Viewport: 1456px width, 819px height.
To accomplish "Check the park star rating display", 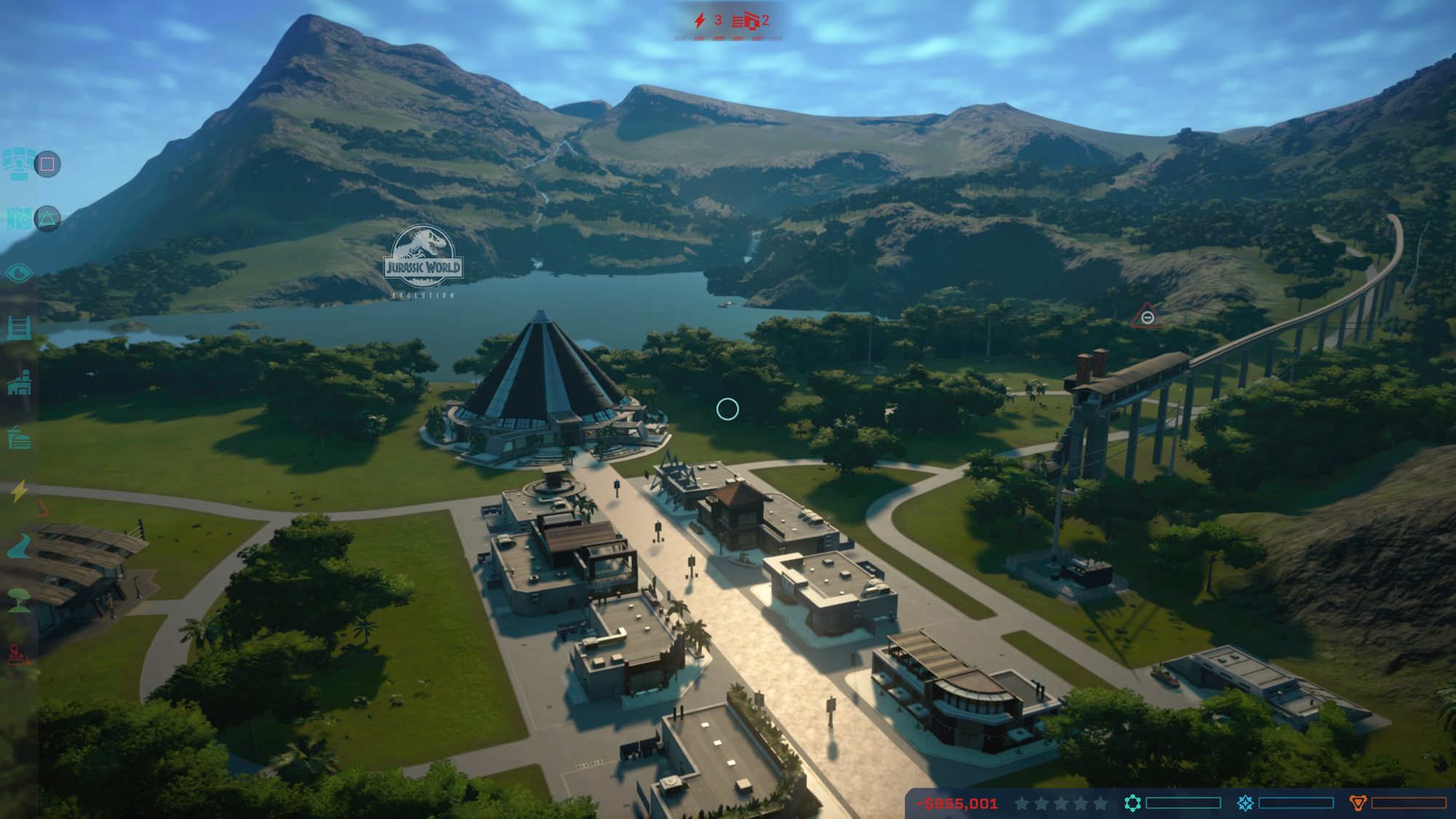I will point(1061,803).
